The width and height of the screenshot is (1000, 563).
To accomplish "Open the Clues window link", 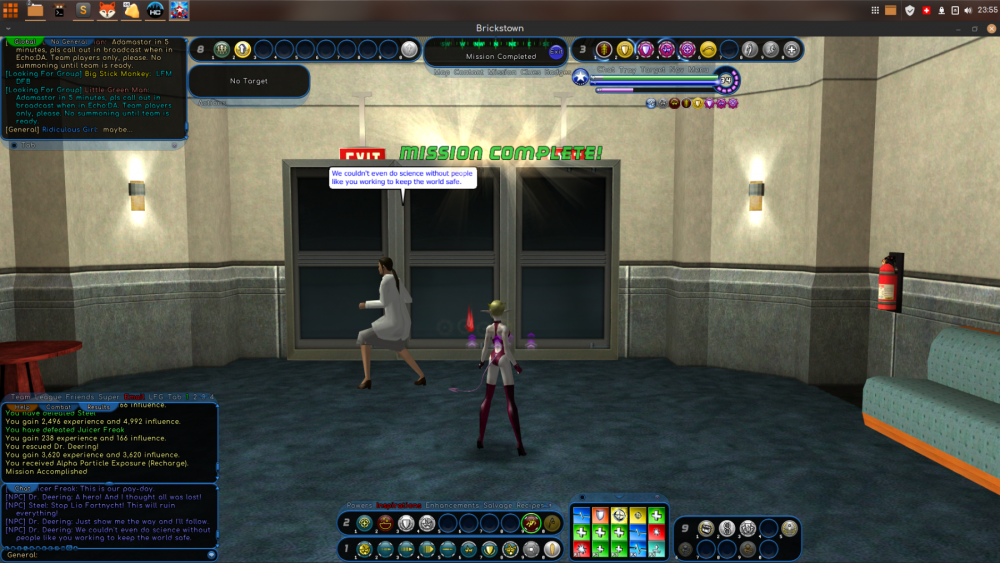I will tap(530, 72).
